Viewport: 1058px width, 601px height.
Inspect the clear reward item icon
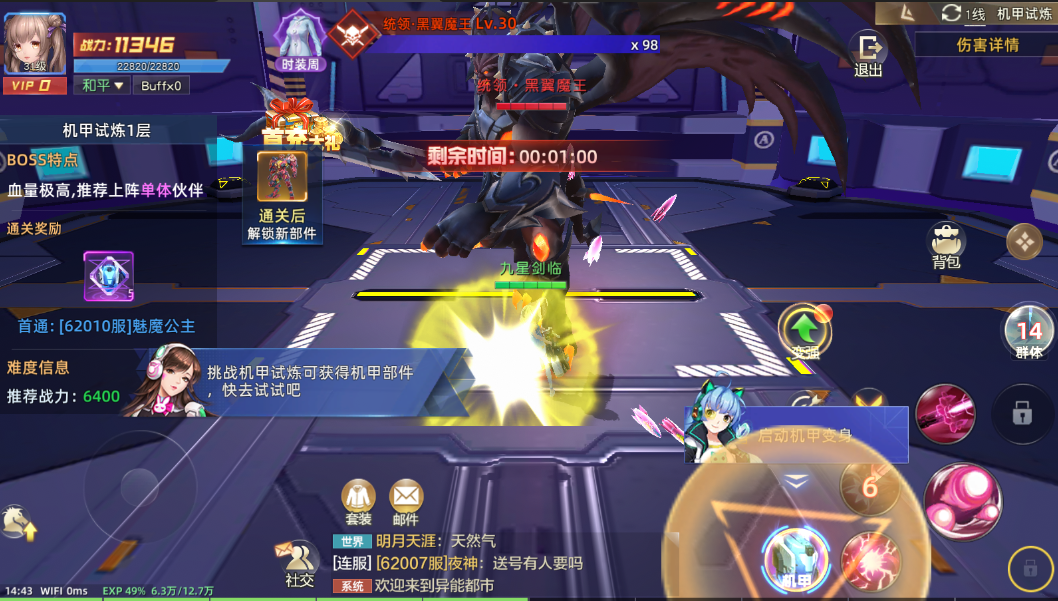pyautogui.click(x=108, y=276)
